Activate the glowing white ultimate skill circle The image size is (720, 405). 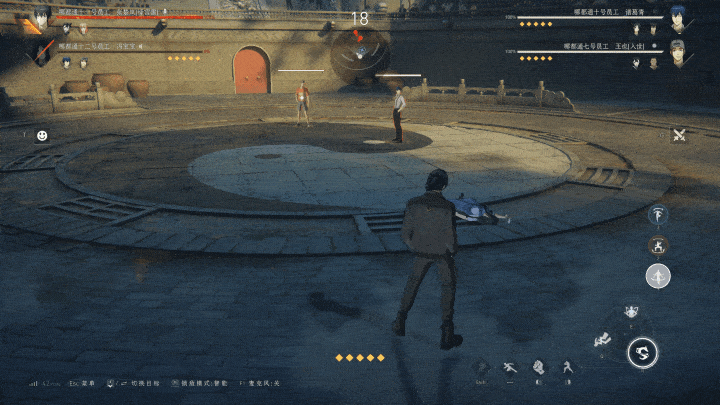658,276
